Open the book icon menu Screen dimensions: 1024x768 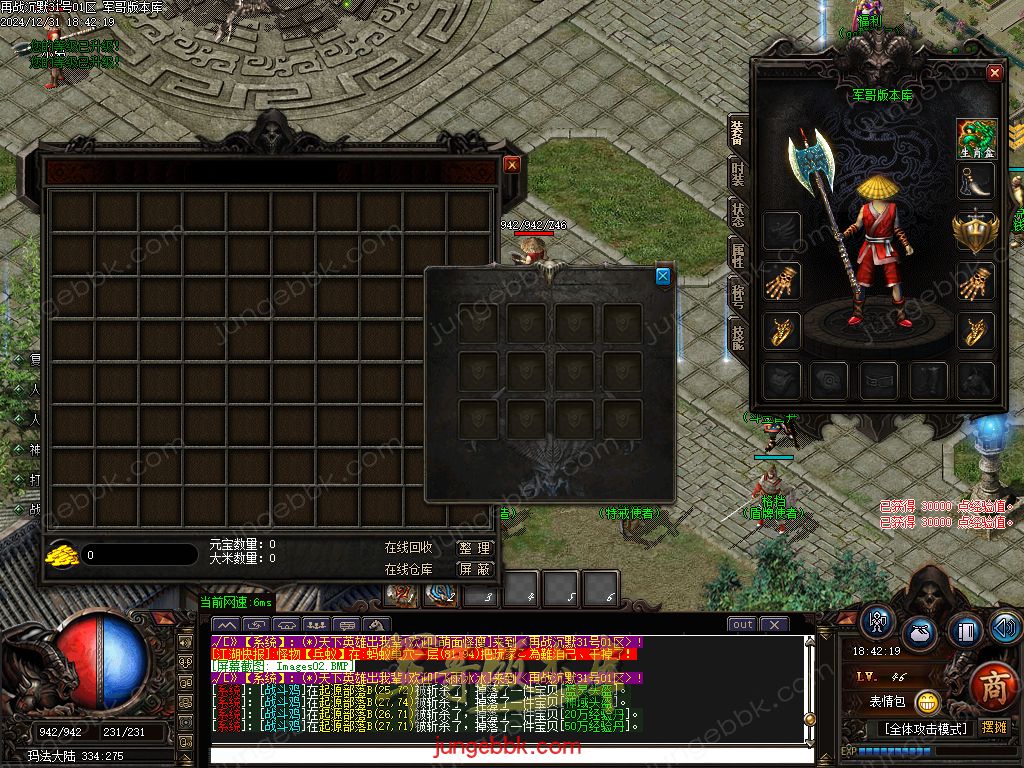pos(964,631)
